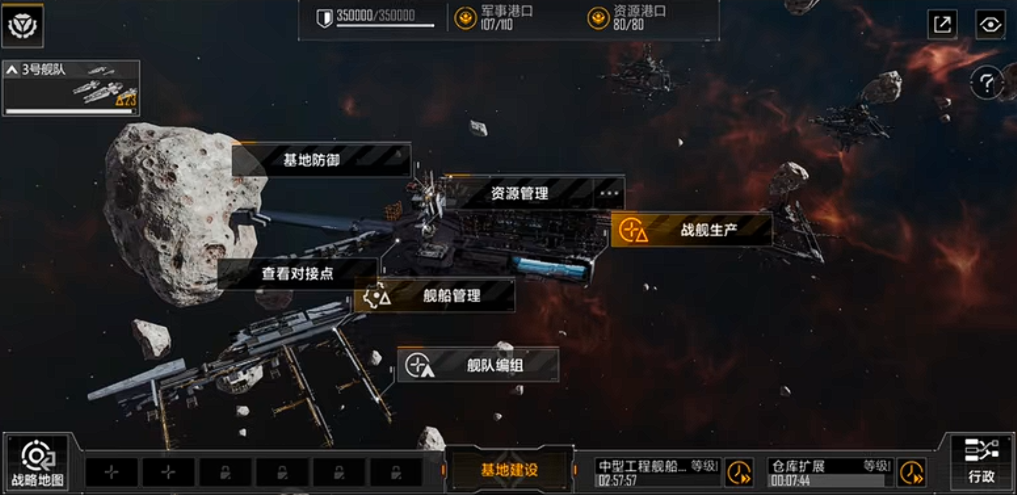
Task: Expand the three-dot options beside 资源管理
Action: click(x=609, y=193)
